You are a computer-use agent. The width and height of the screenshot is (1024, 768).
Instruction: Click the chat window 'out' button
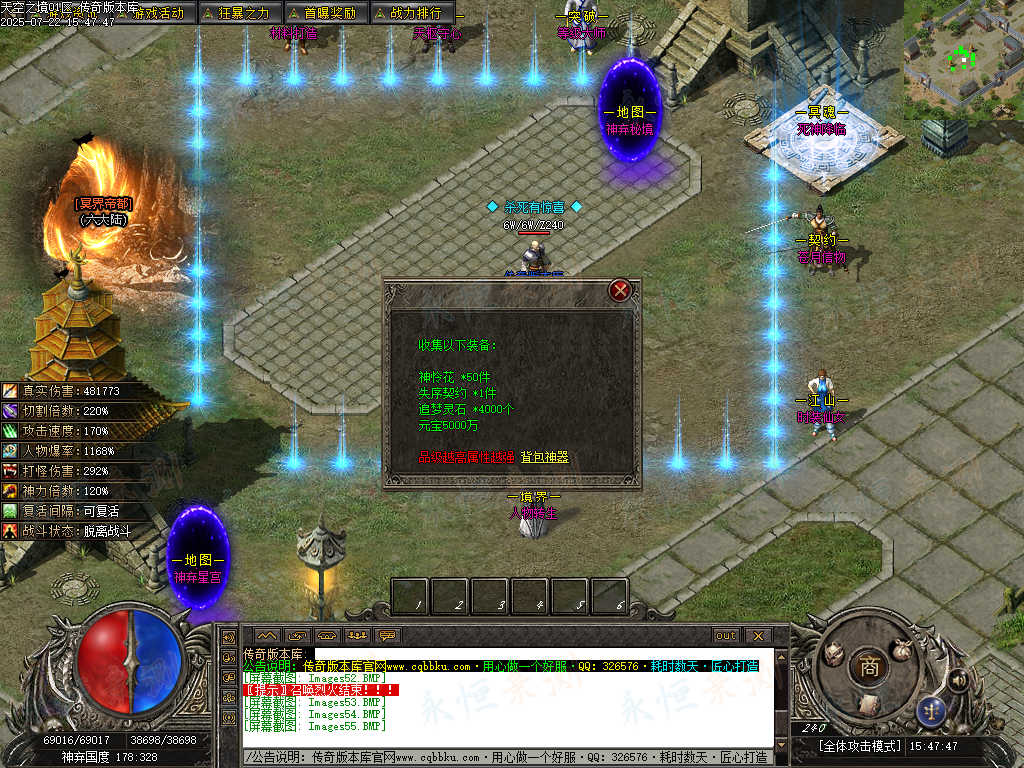(x=725, y=635)
